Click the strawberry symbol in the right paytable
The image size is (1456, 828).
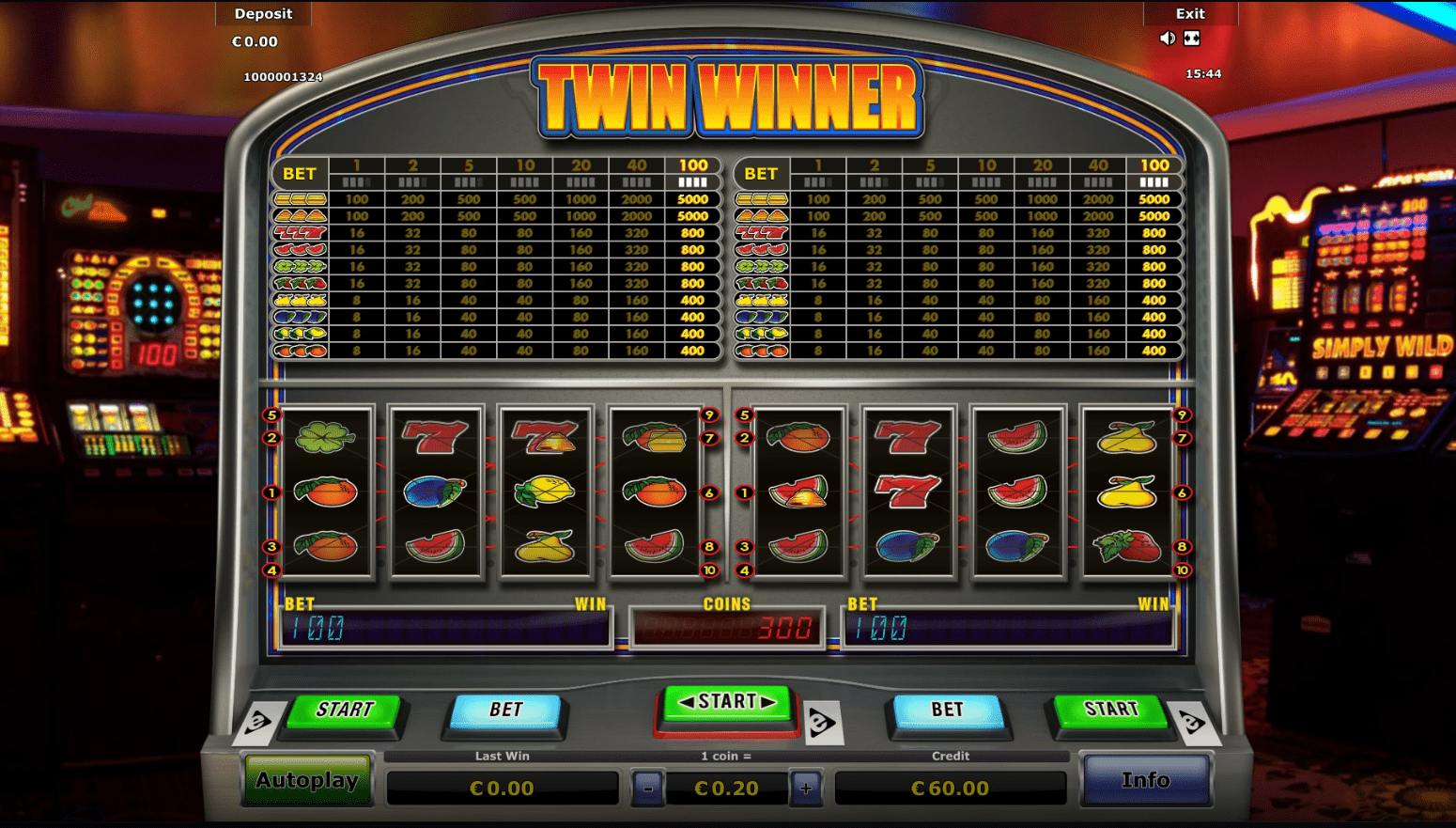[763, 283]
